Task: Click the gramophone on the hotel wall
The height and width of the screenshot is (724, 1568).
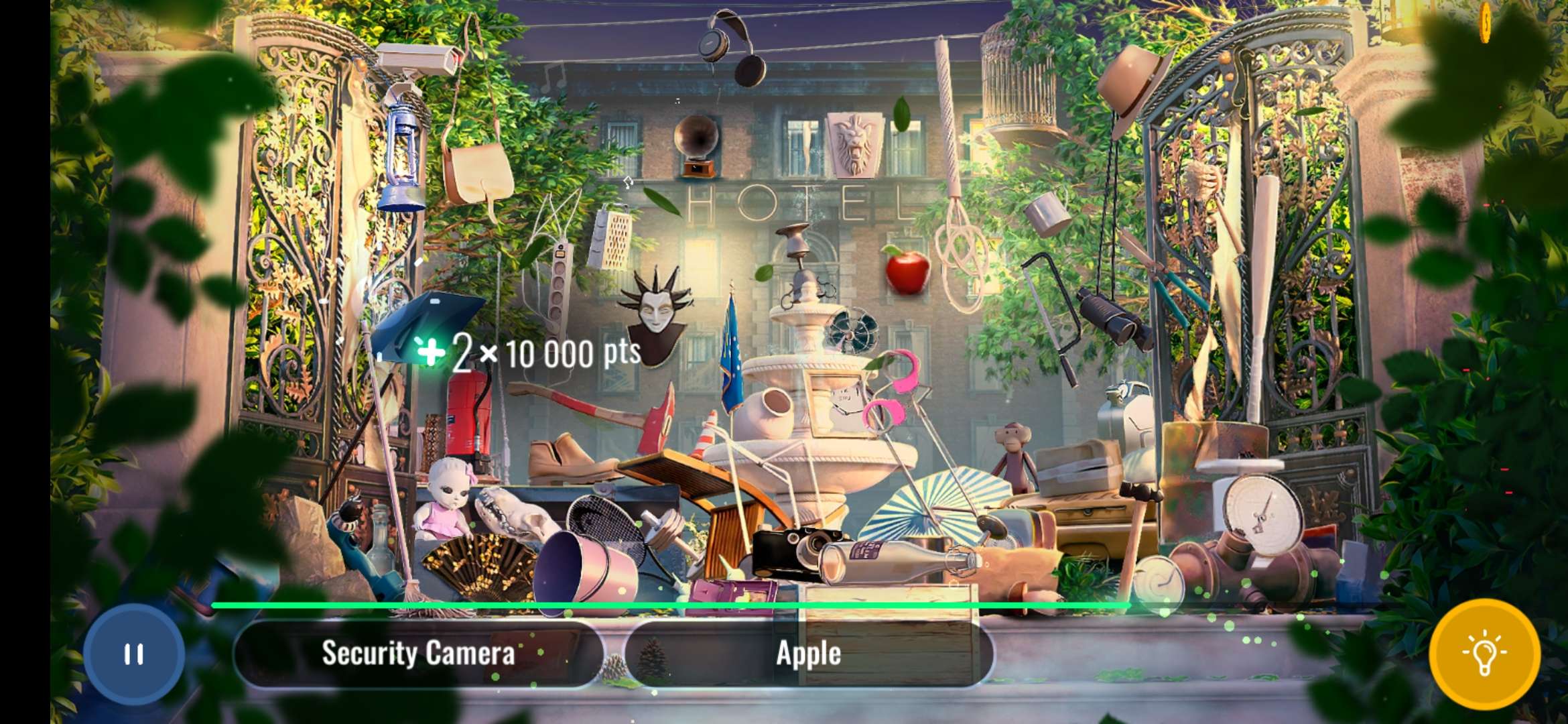Action: (x=697, y=137)
